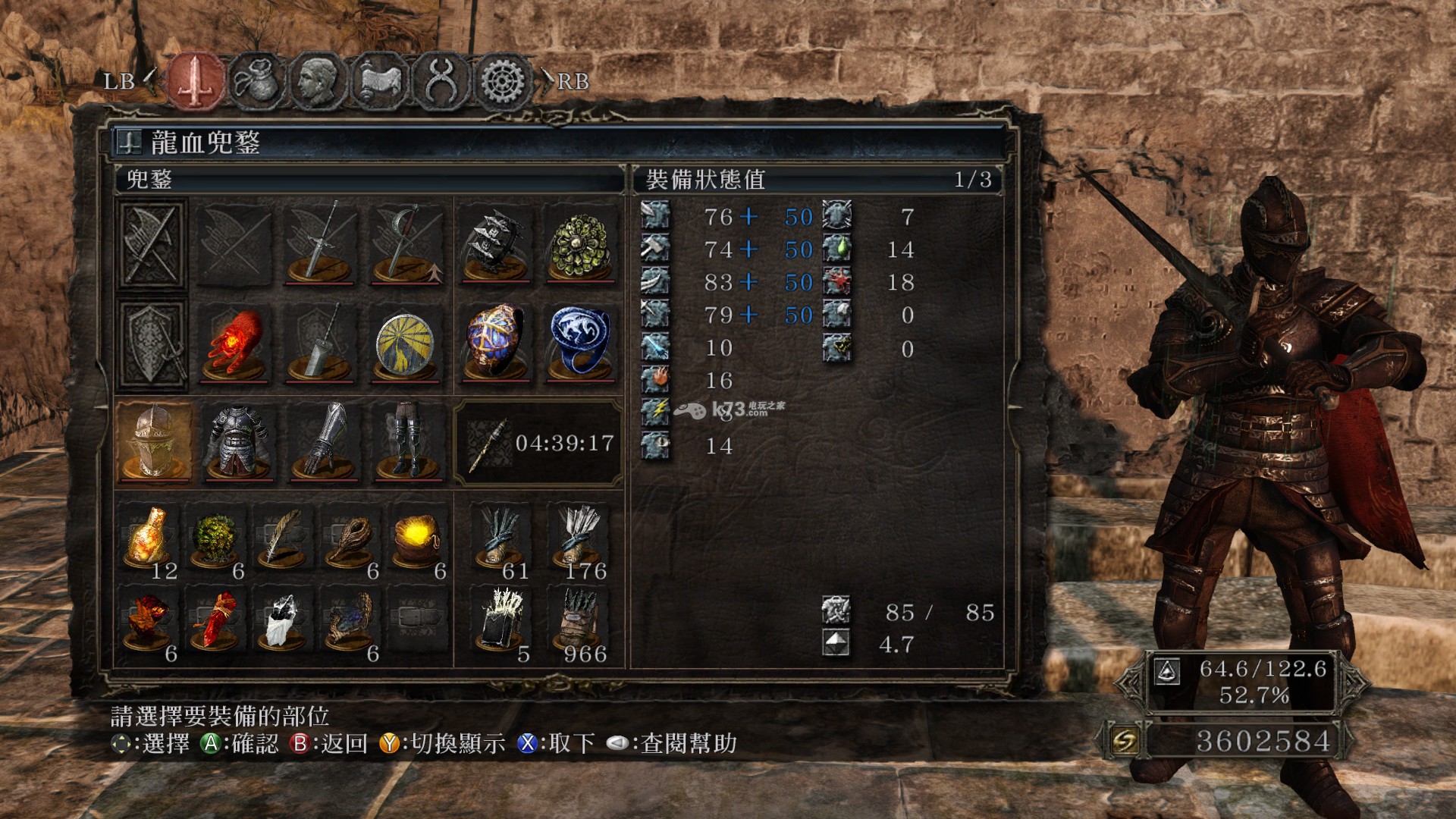The height and width of the screenshot is (819, 1456).
Task: Select the Estus Flask item slot
Action: [148, 540]
